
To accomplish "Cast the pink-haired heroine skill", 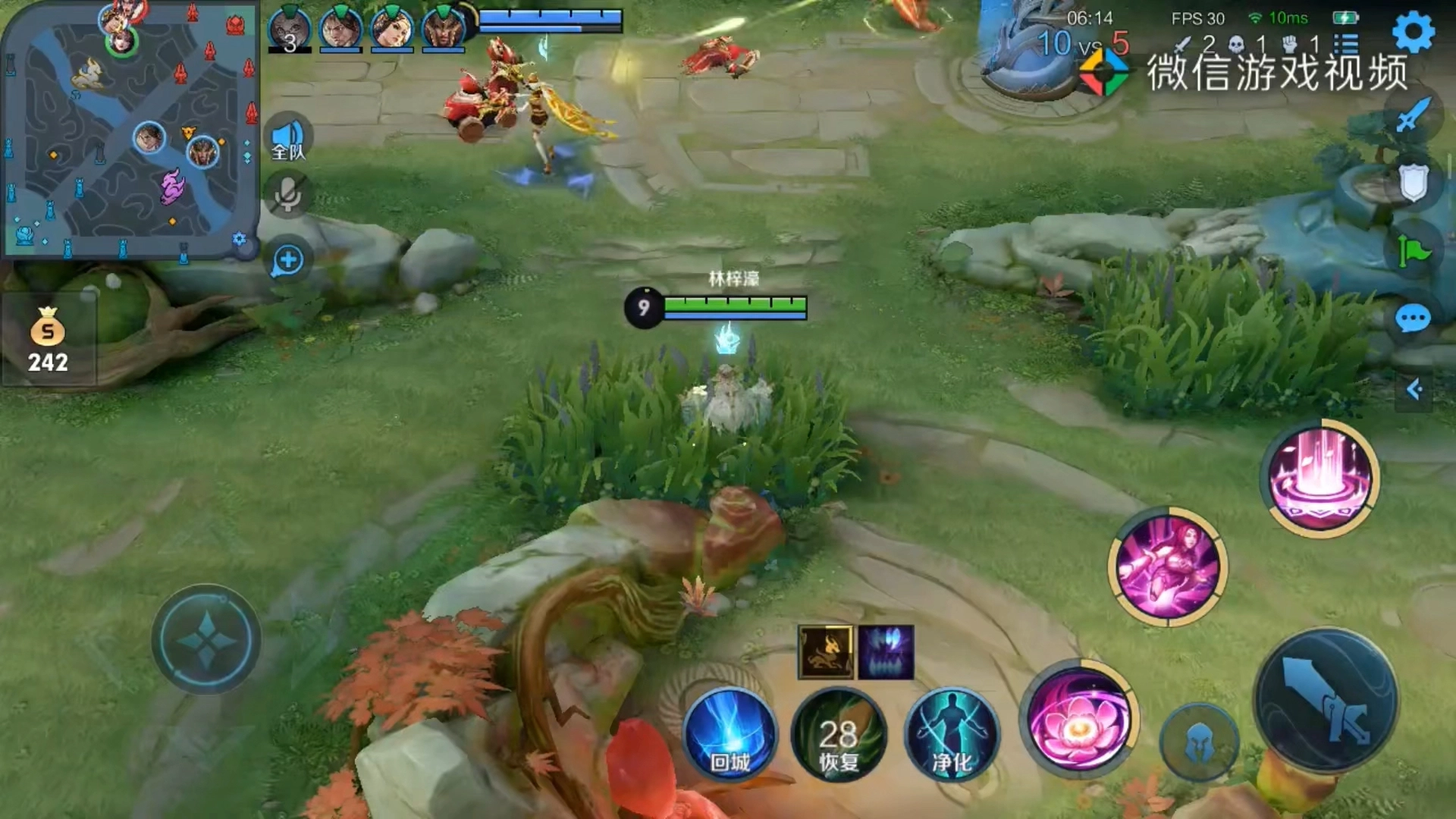I will [x=1168, y=567].
